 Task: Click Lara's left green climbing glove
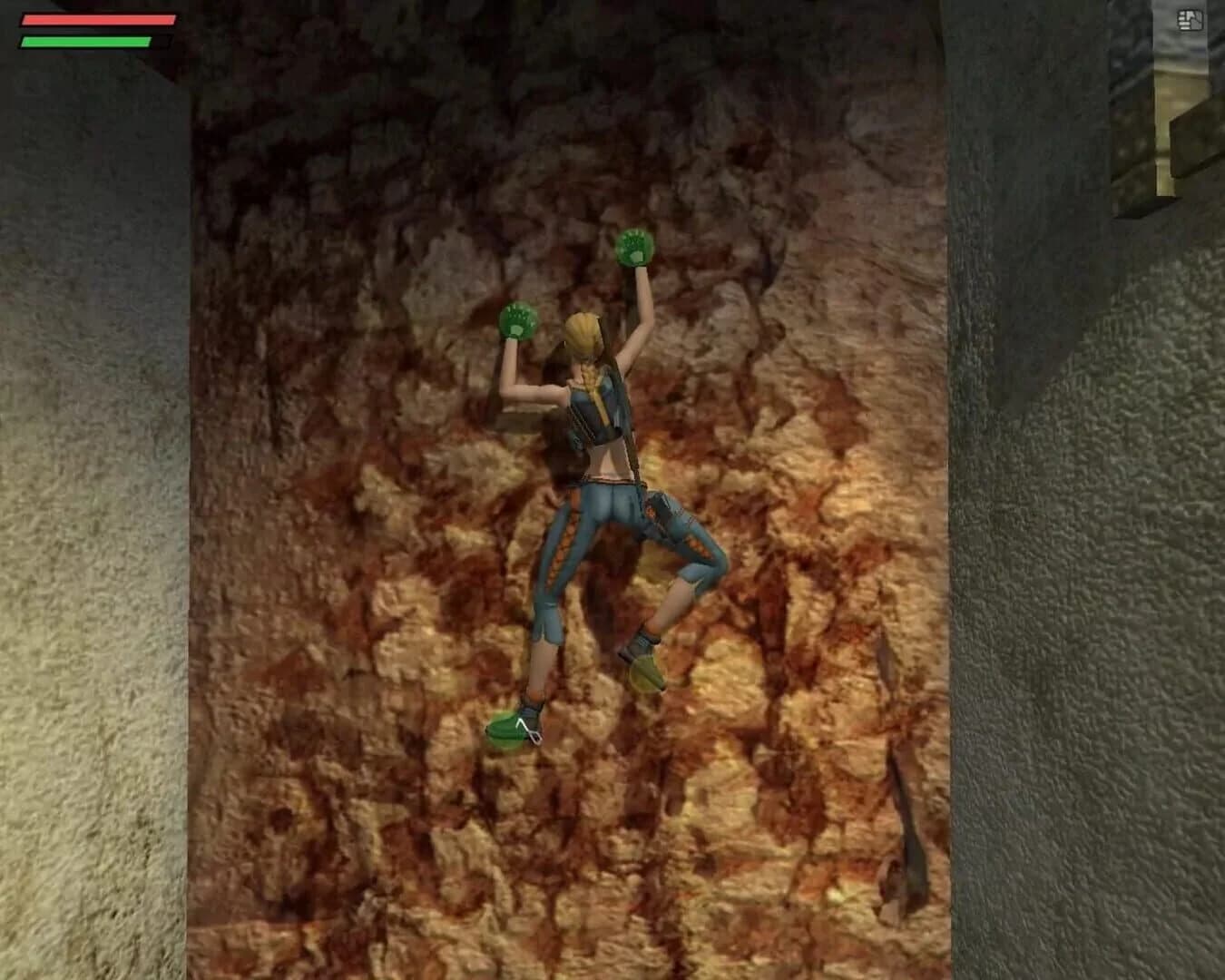pyautogui.click(x=519, y=319)
